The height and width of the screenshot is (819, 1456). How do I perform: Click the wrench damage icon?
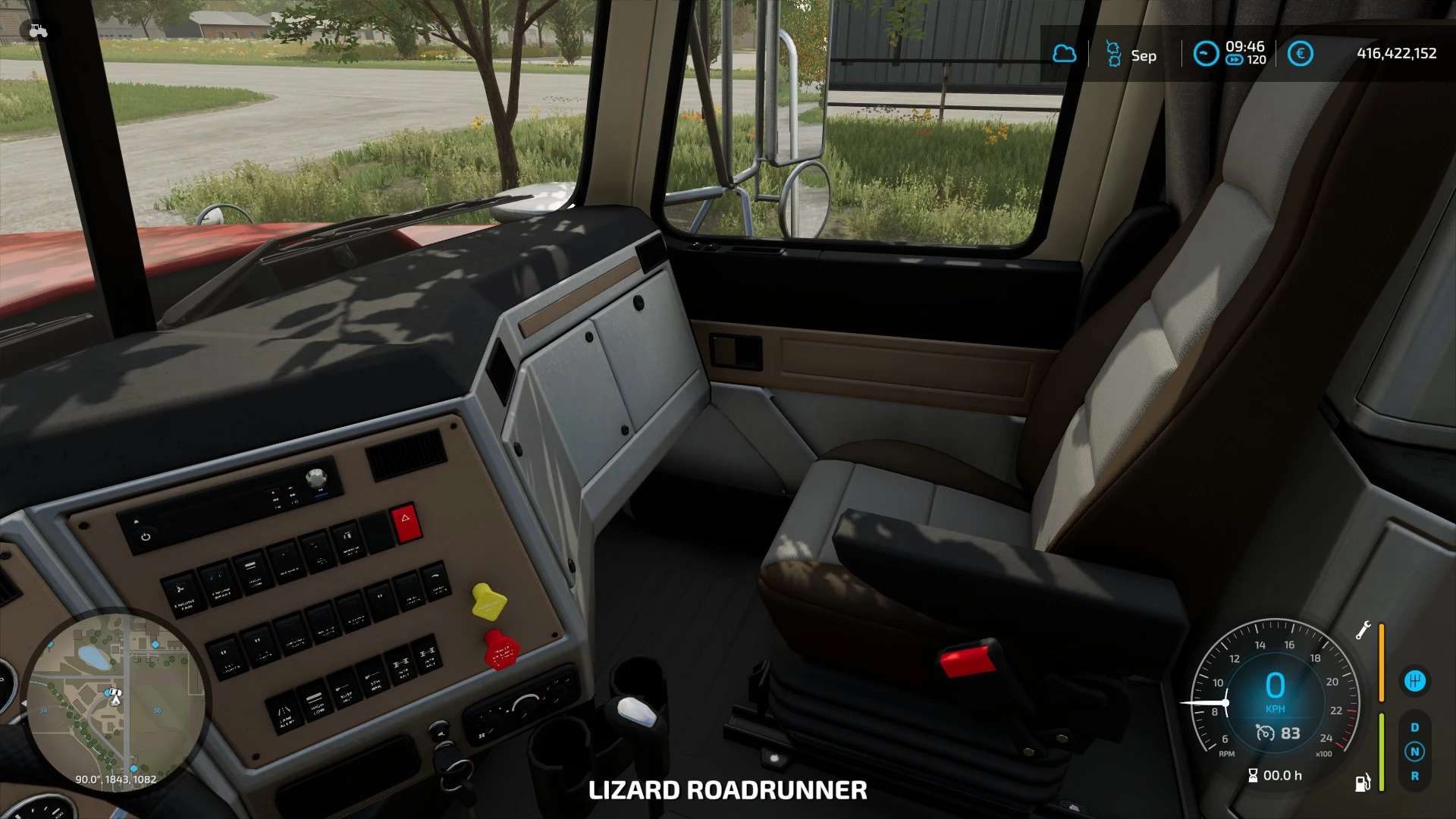click(1363, 630)
